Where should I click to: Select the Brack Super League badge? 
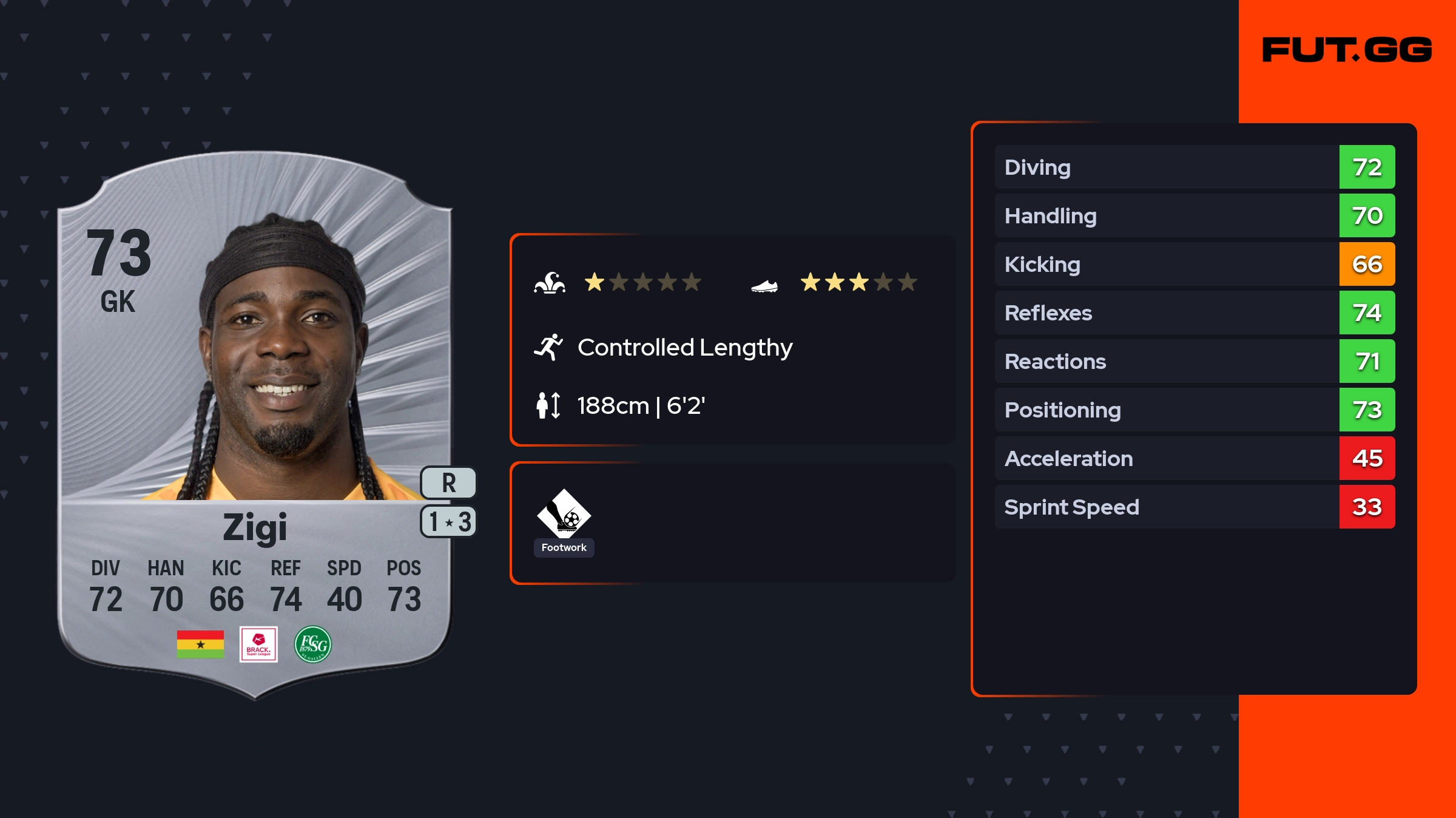[x=258, y=644]
